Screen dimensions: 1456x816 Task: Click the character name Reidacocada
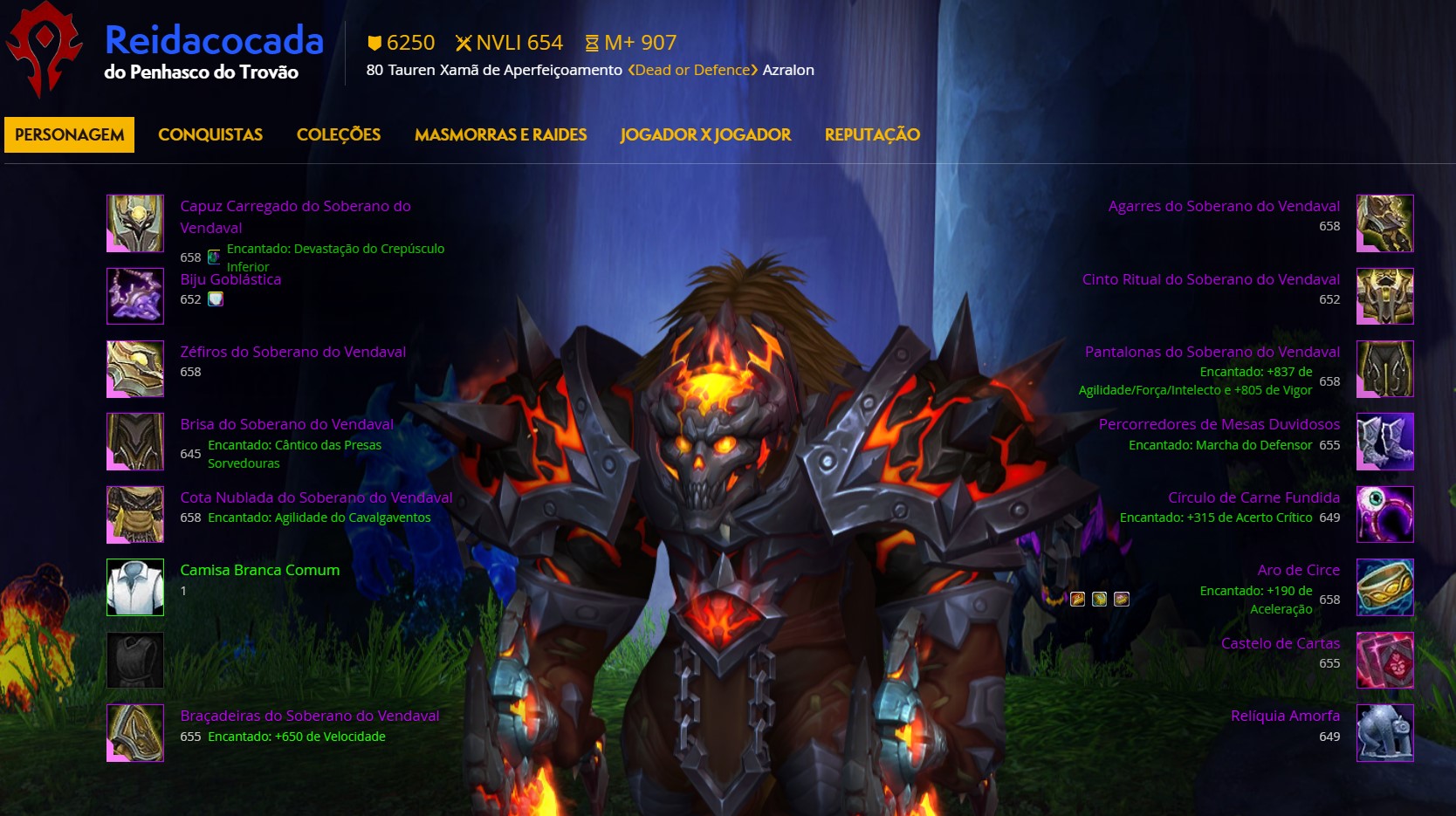coord(213,40)
